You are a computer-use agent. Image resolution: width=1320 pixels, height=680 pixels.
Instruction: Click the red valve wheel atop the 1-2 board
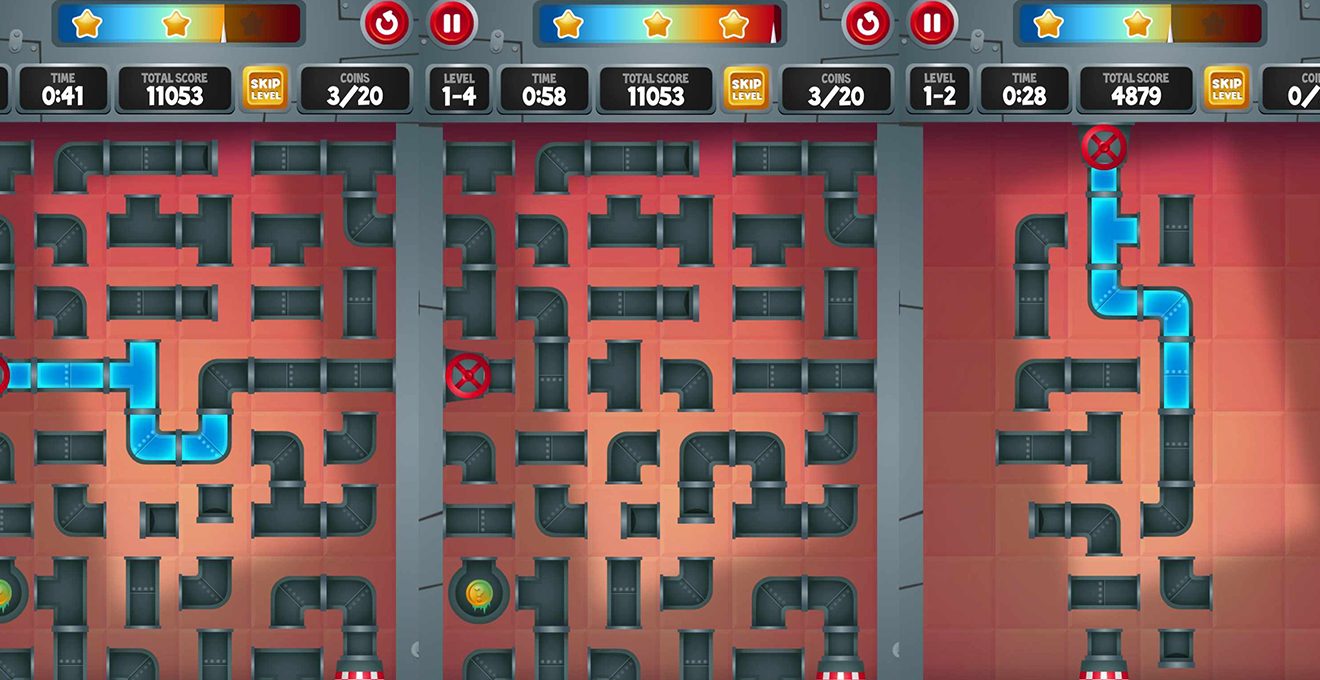click(1104, 148)
